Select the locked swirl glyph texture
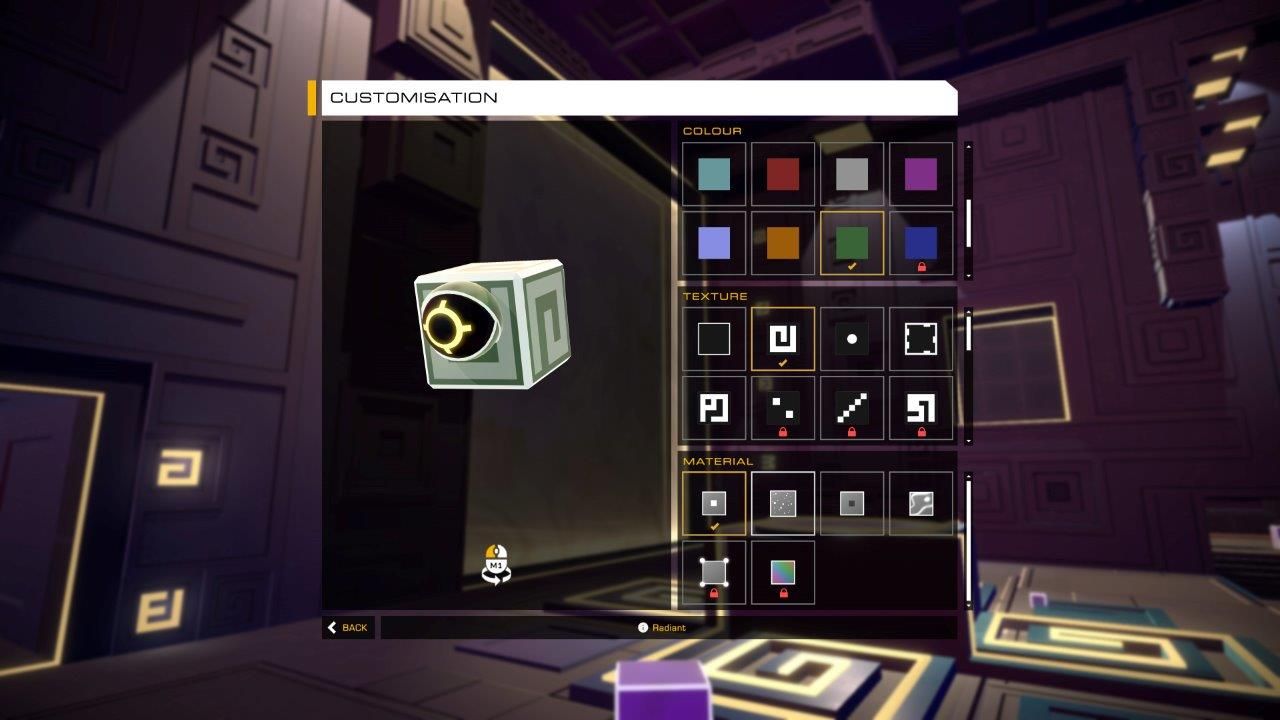The image size is (1280, 720). tap(921, 407)
